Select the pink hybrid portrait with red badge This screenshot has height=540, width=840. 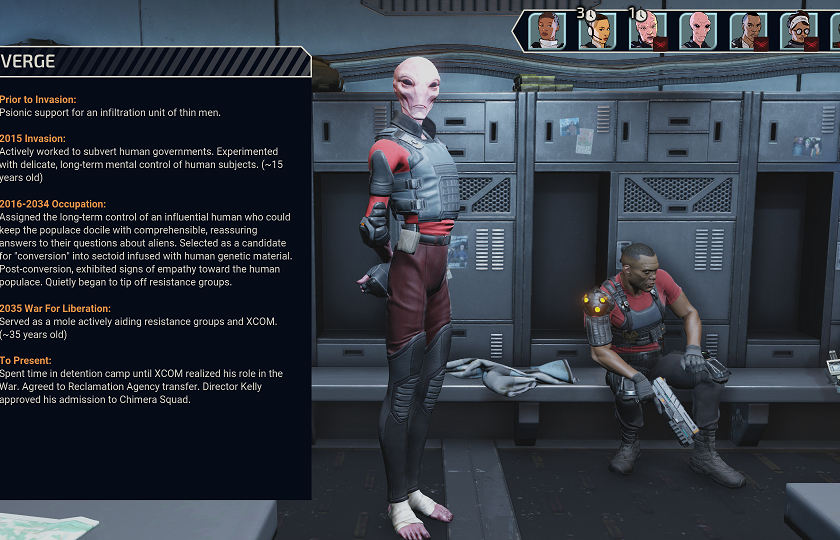pyautogui.click(x=647, y=30)
